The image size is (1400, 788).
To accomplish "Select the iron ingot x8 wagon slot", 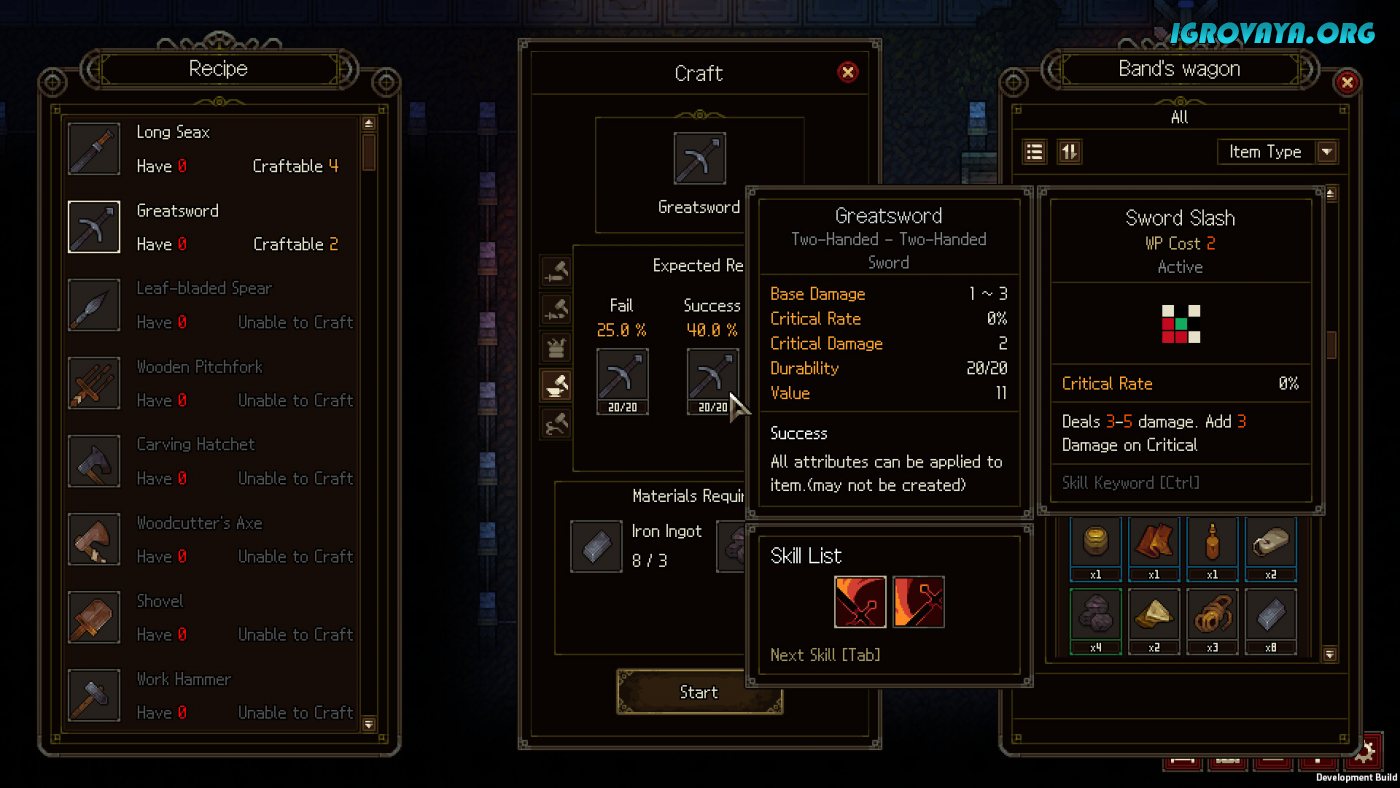I will tap(1270, 621).
